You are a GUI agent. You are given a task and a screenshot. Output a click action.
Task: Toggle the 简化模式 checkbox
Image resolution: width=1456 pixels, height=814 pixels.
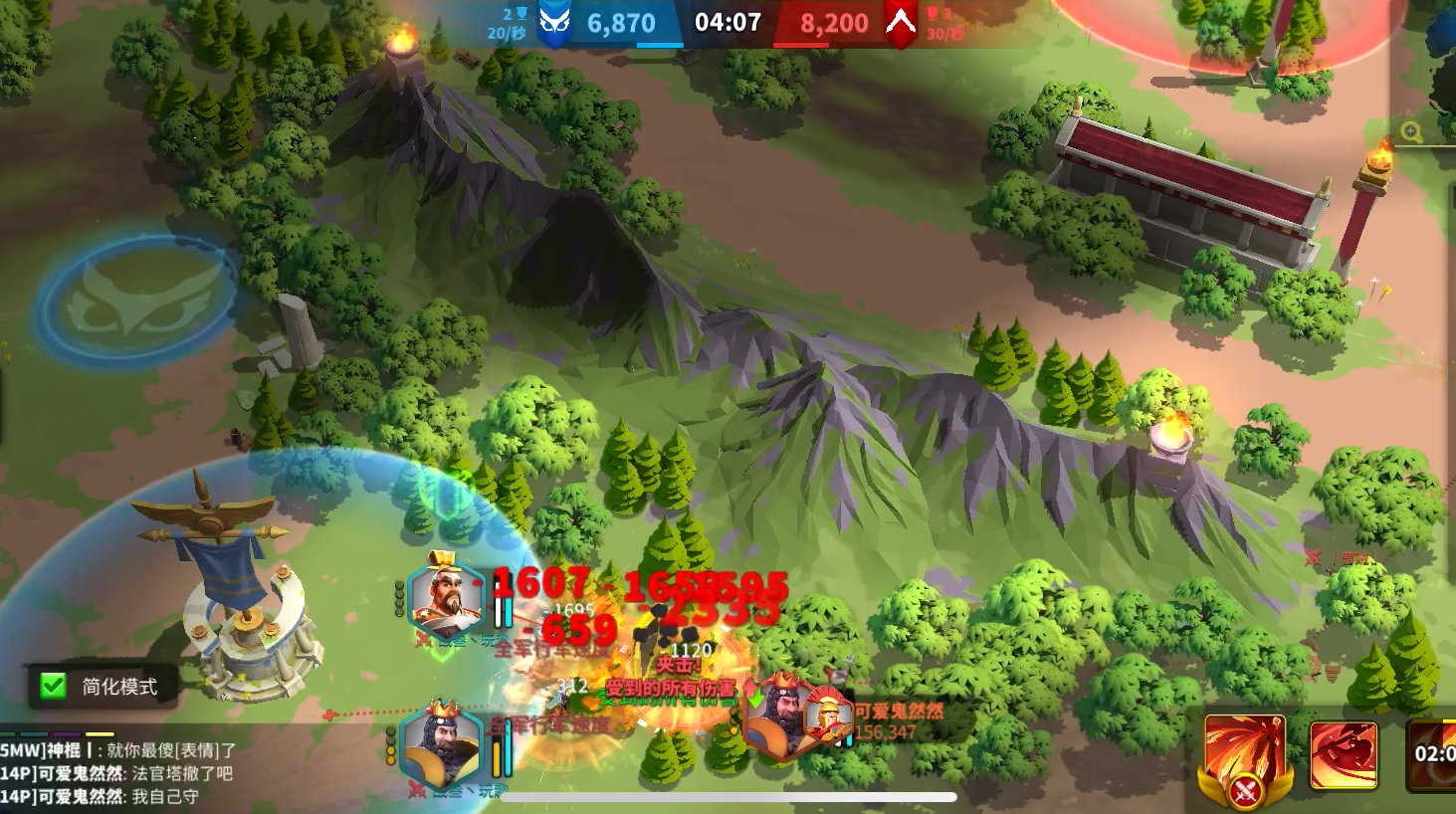[x=54, y=686]
